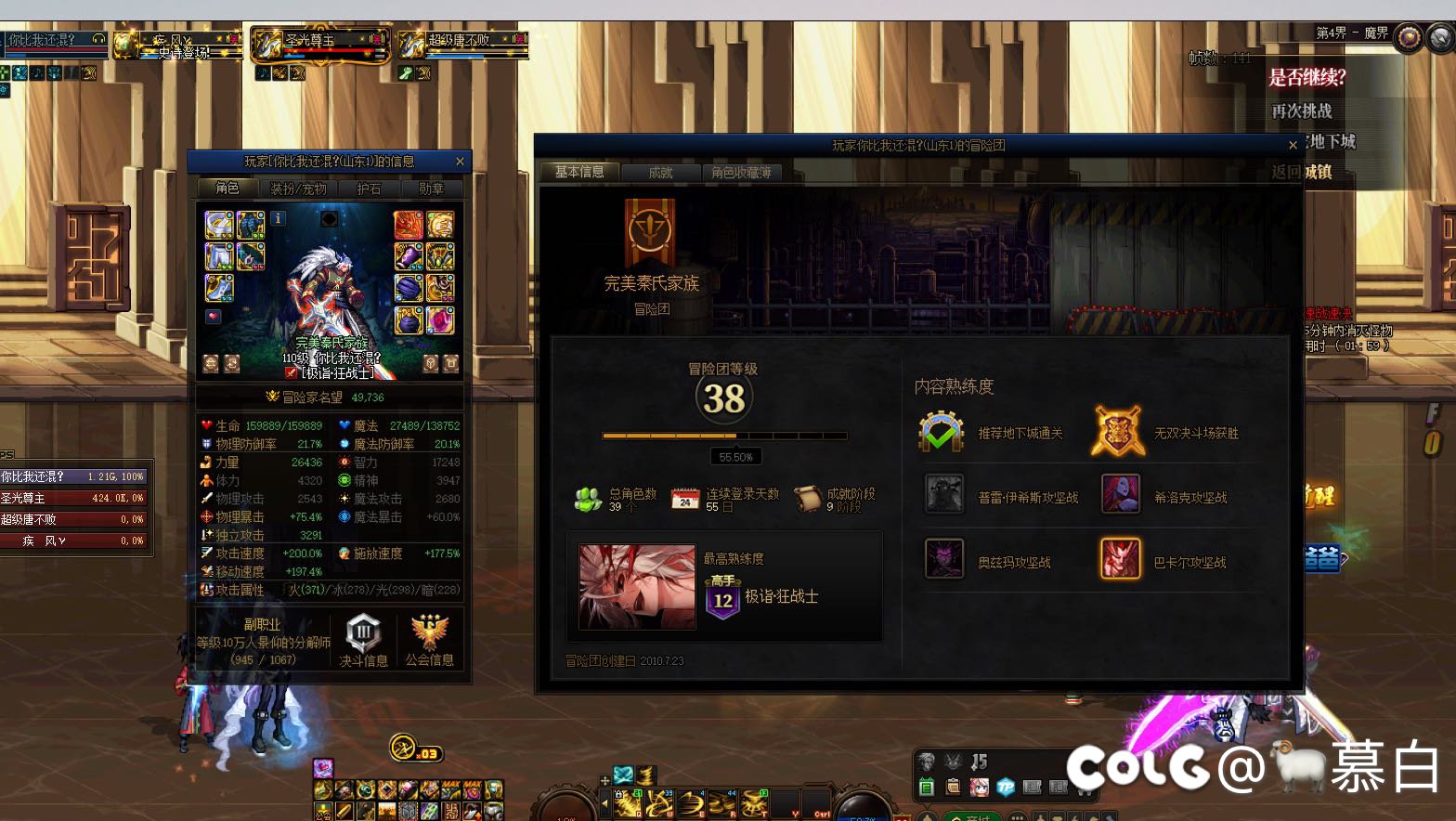
Task: Switch to the 成就 achievements tab
Action: (660, 173)
